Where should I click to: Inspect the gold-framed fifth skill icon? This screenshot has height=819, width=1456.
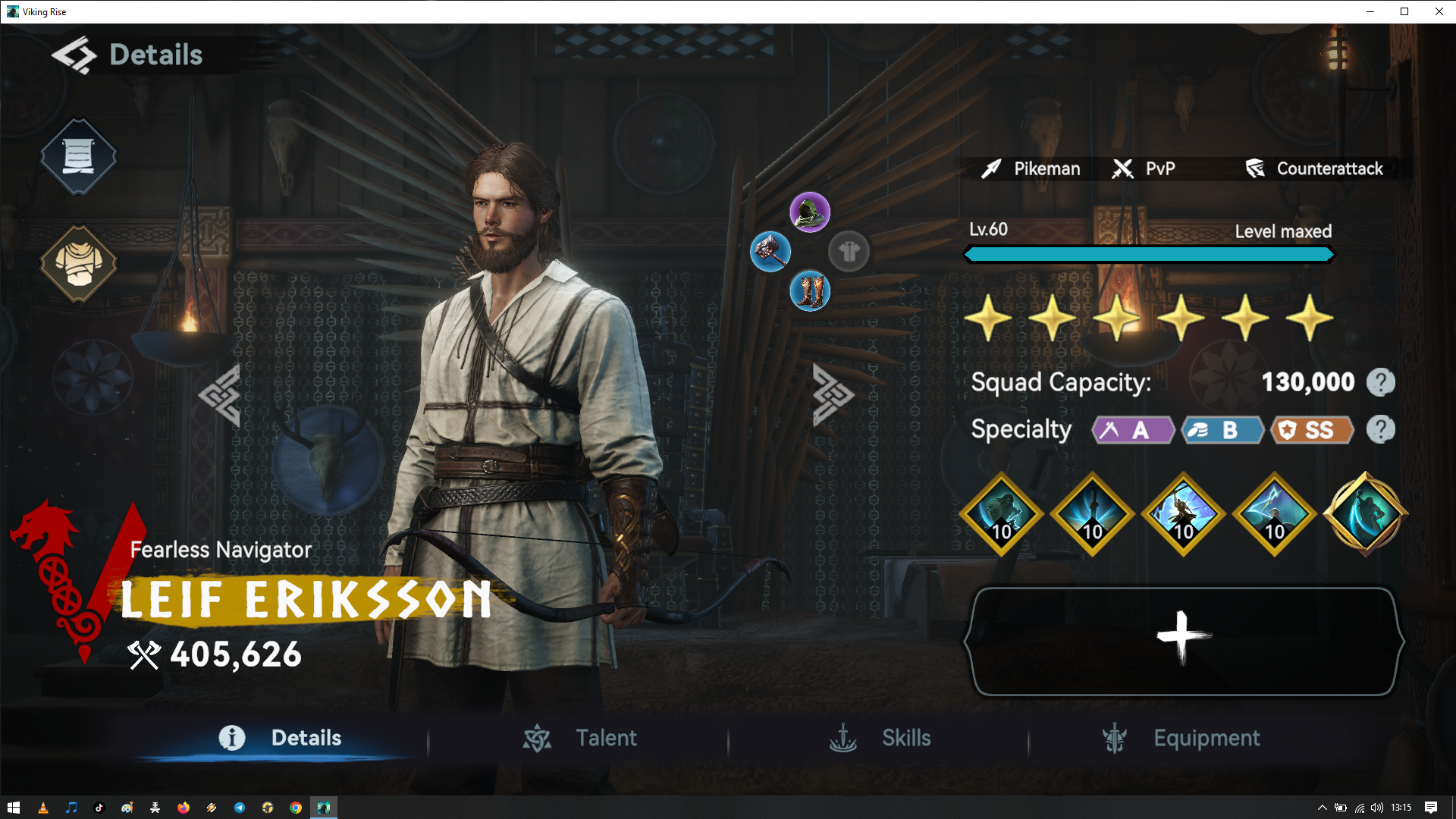point(1365,514)
